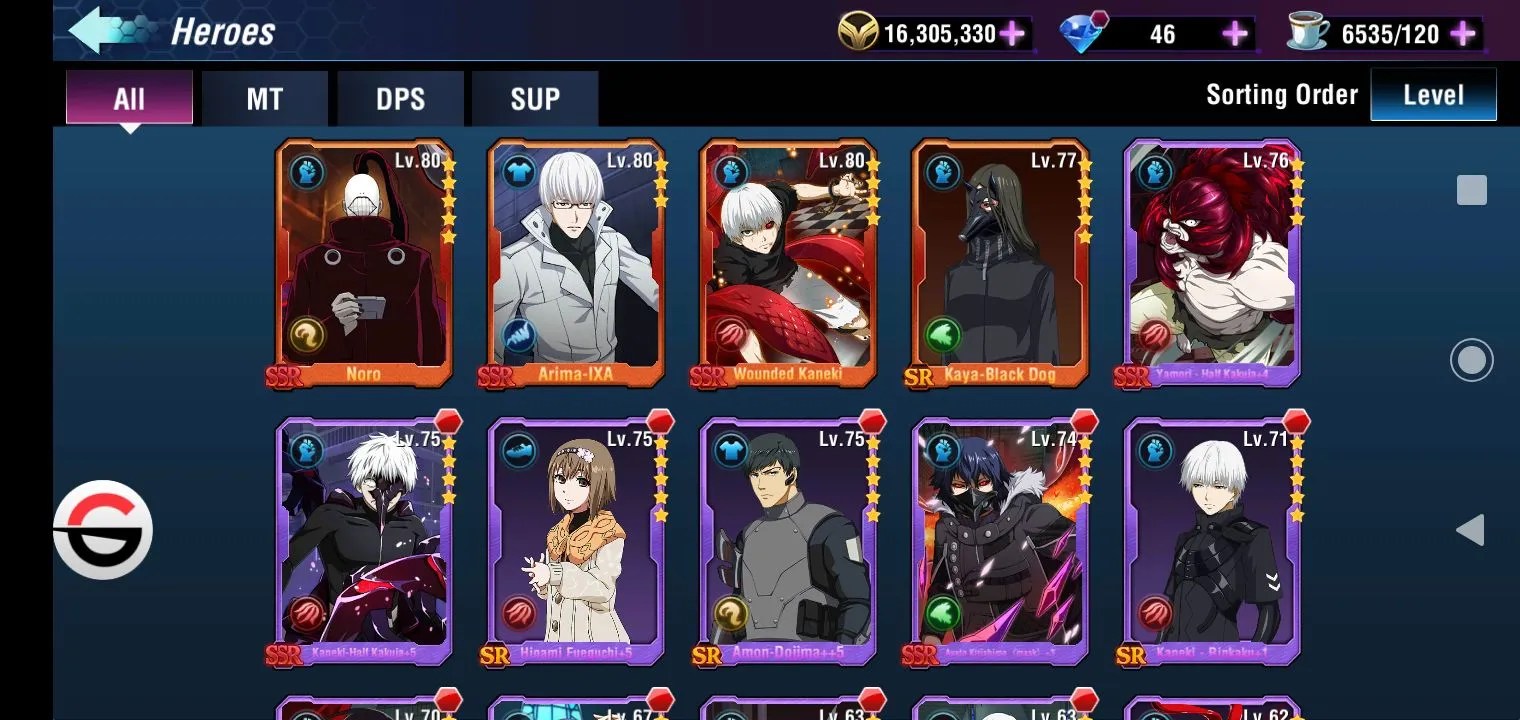The width and height of the screenshot is (1520, 720).
Task: Open the Amon-Dojima hero card
Action: pyautogui.click(x=788, y=540)
